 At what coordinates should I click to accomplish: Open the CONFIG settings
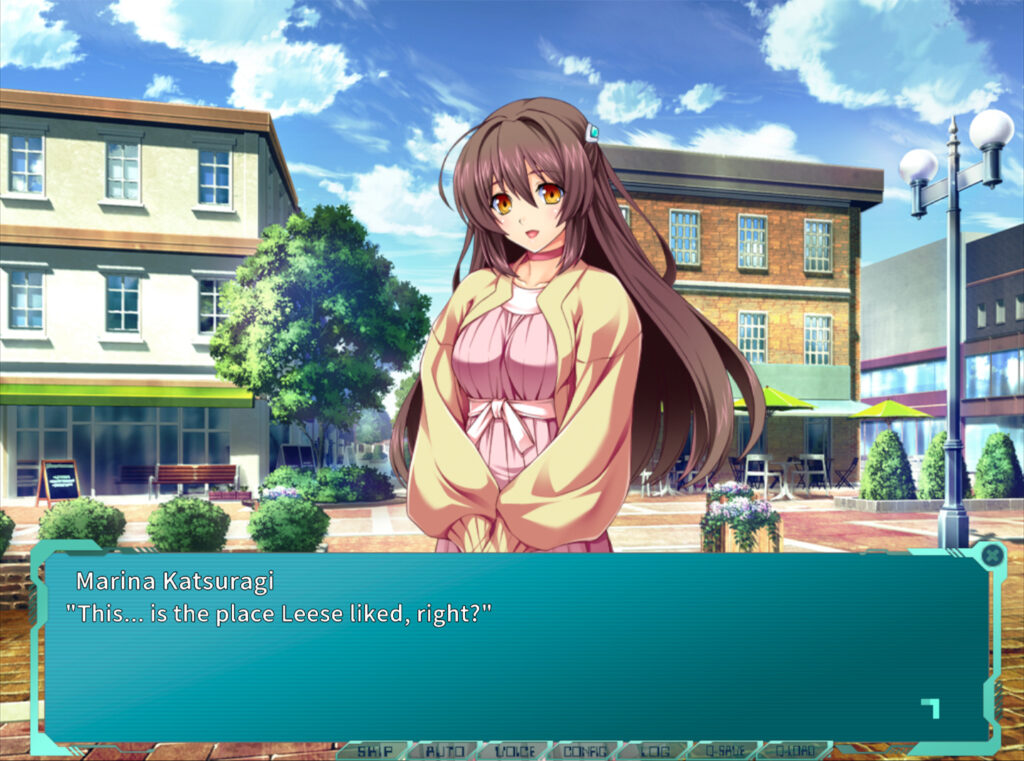coord(583,750)
